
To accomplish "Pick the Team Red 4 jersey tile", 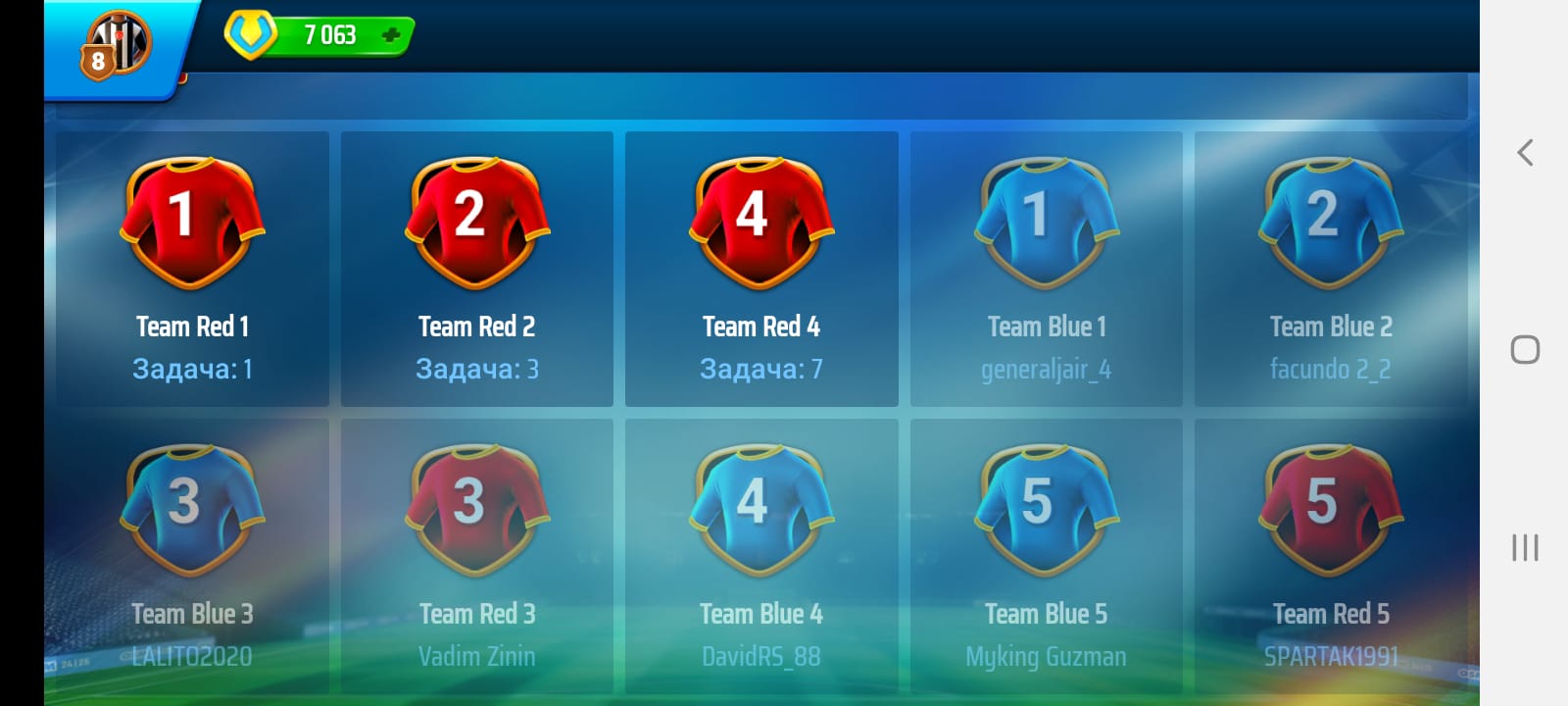I will coord(761,268).
